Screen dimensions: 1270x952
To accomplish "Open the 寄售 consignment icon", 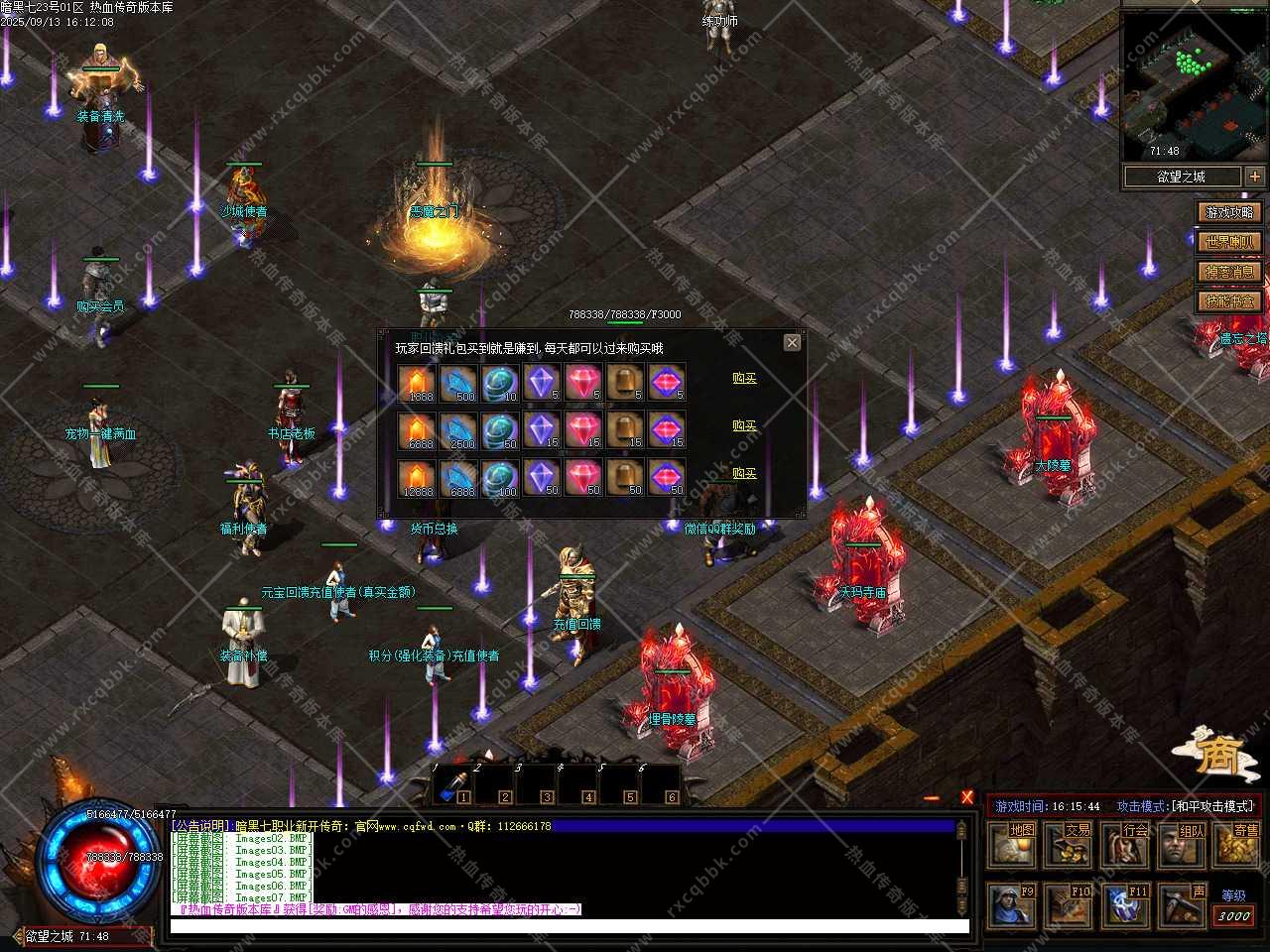I will 1238,845.
